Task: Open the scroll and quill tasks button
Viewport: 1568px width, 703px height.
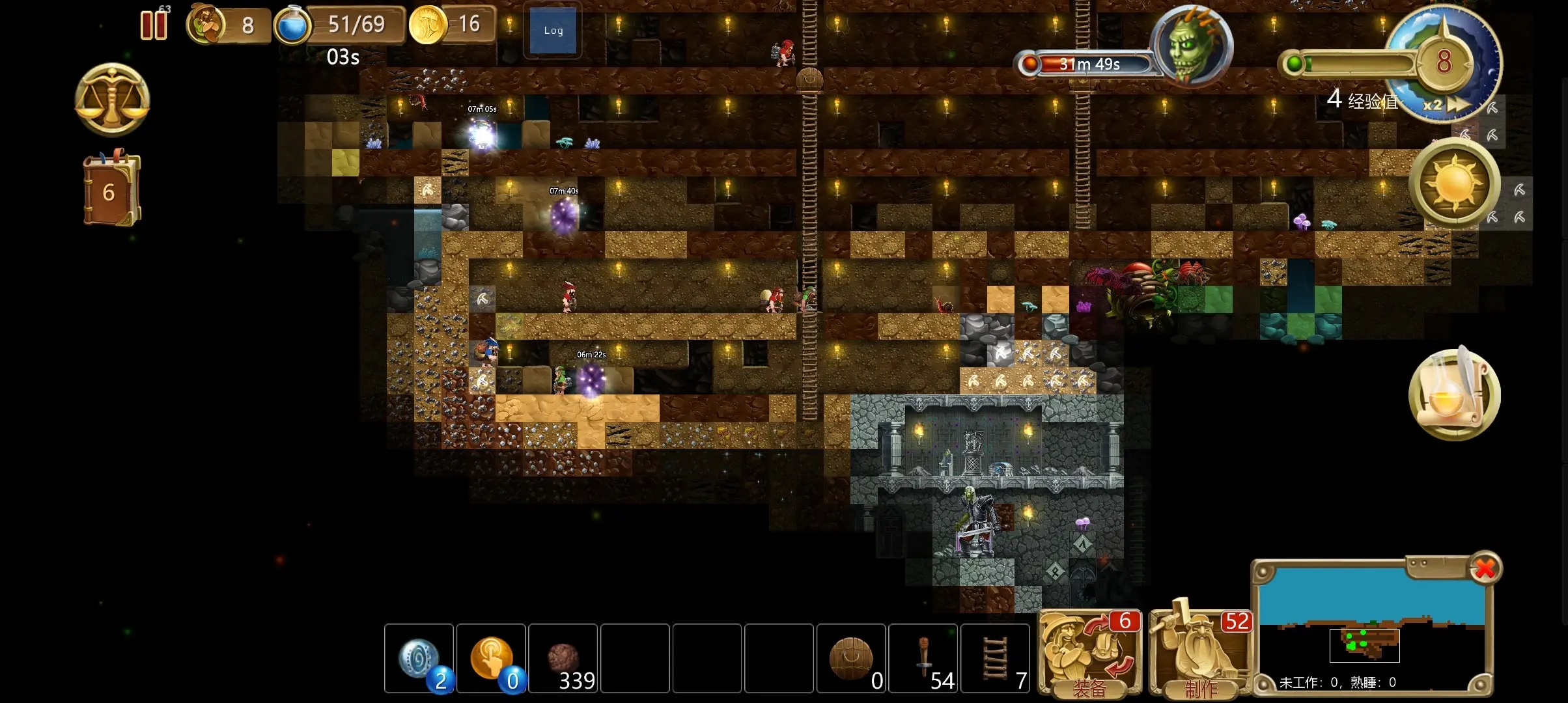Action: [x=1454, y=394]
